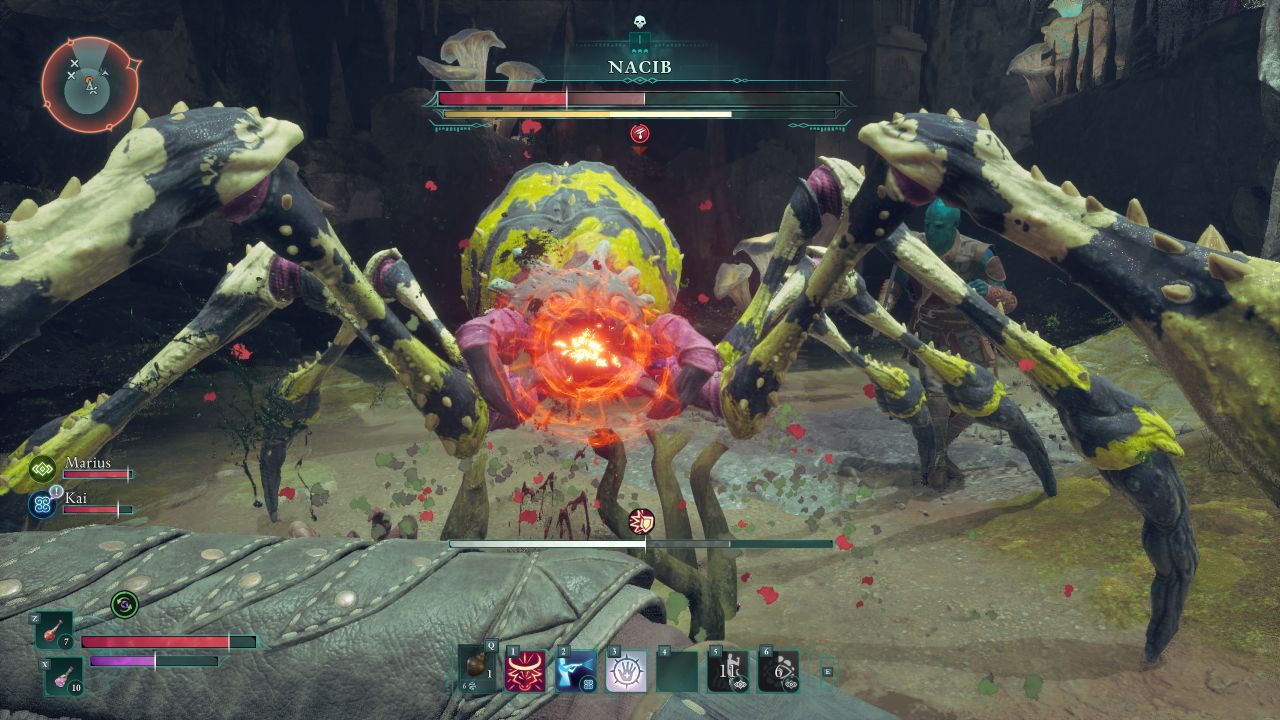Click the skull marker above Nacib's name
Screen dimensions: 1280x720
coord(640,22)
